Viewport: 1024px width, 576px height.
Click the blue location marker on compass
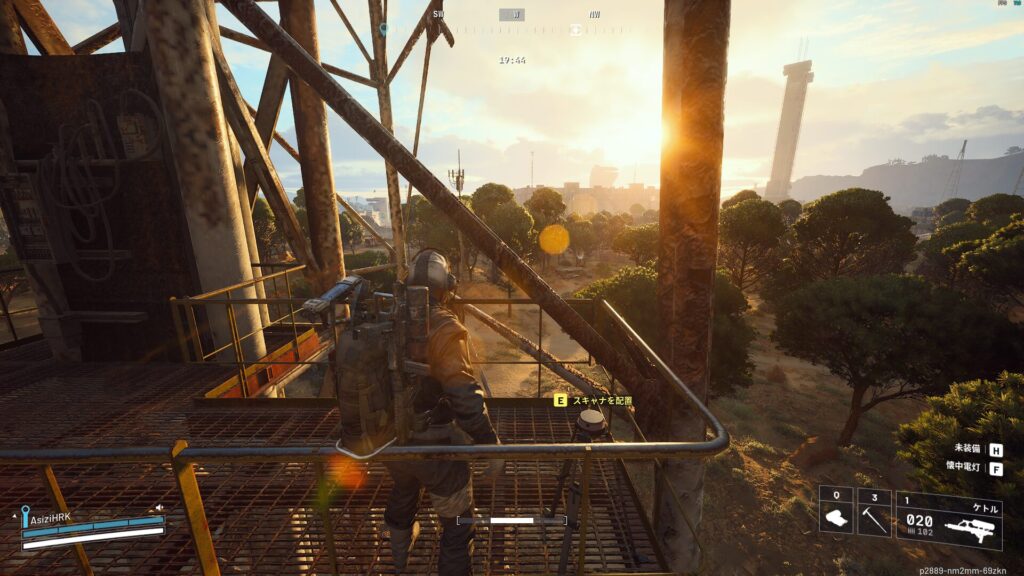pyautogui.click(x=383, y=29)
